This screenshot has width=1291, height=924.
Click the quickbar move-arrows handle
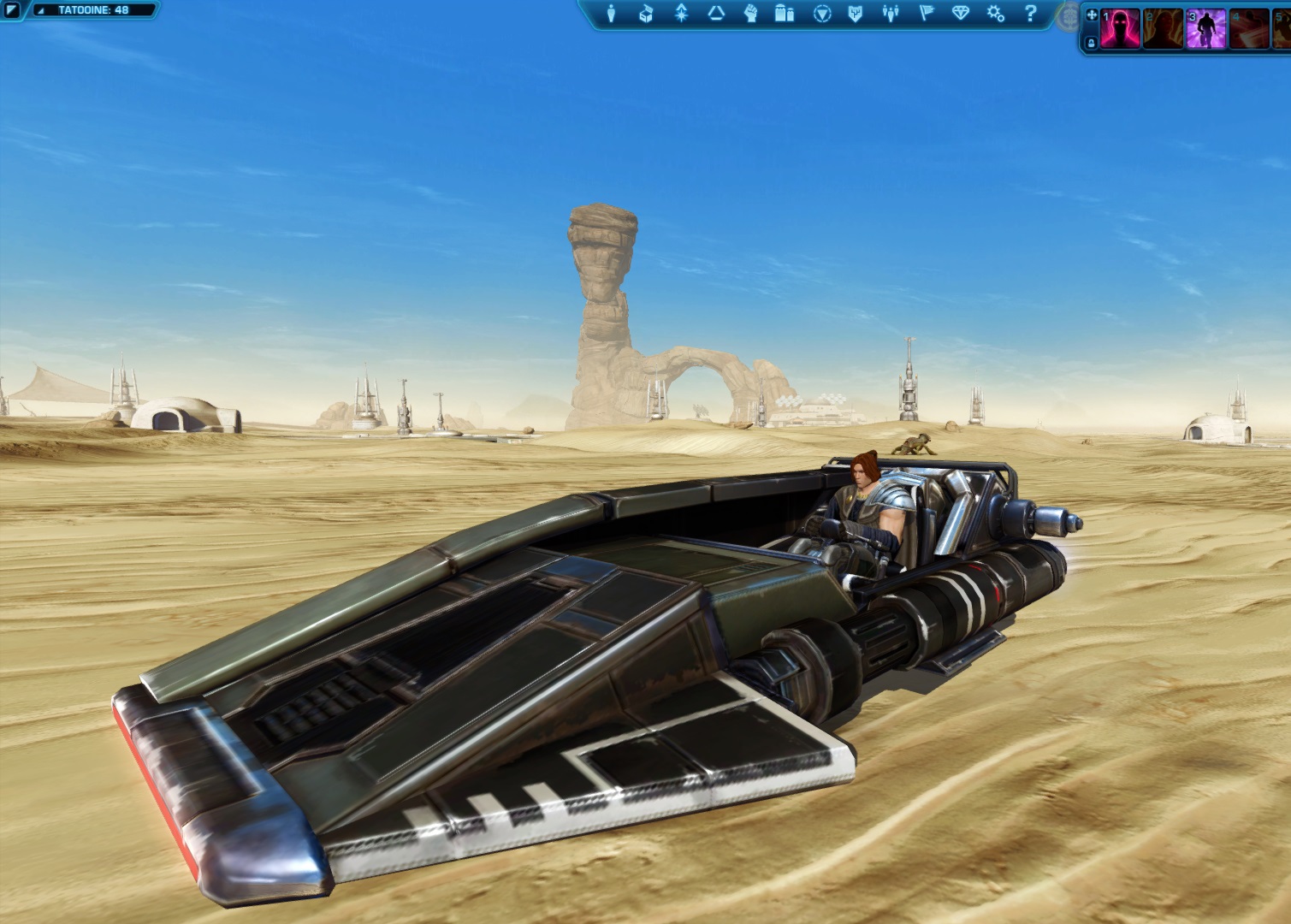[x=1091, y=15]
